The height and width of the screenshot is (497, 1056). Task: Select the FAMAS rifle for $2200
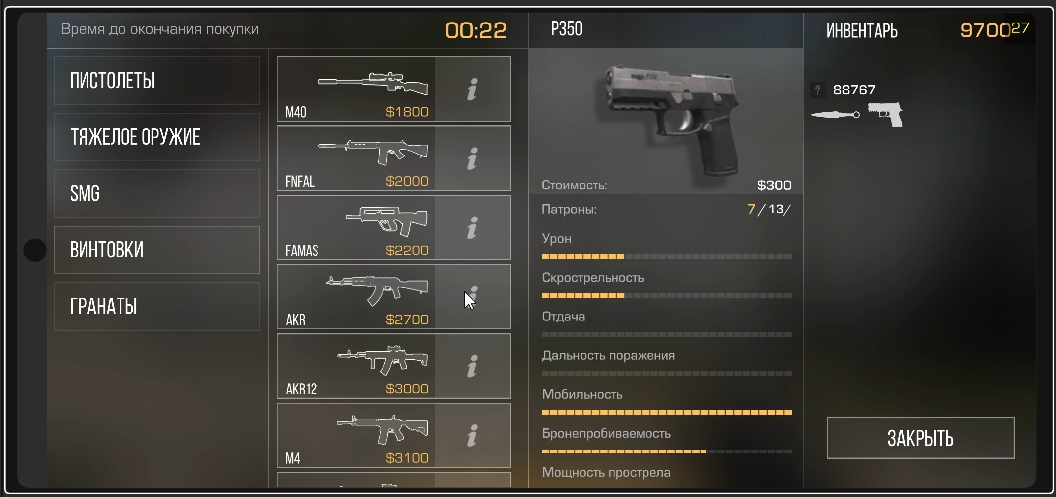click(x=356, y=228)
